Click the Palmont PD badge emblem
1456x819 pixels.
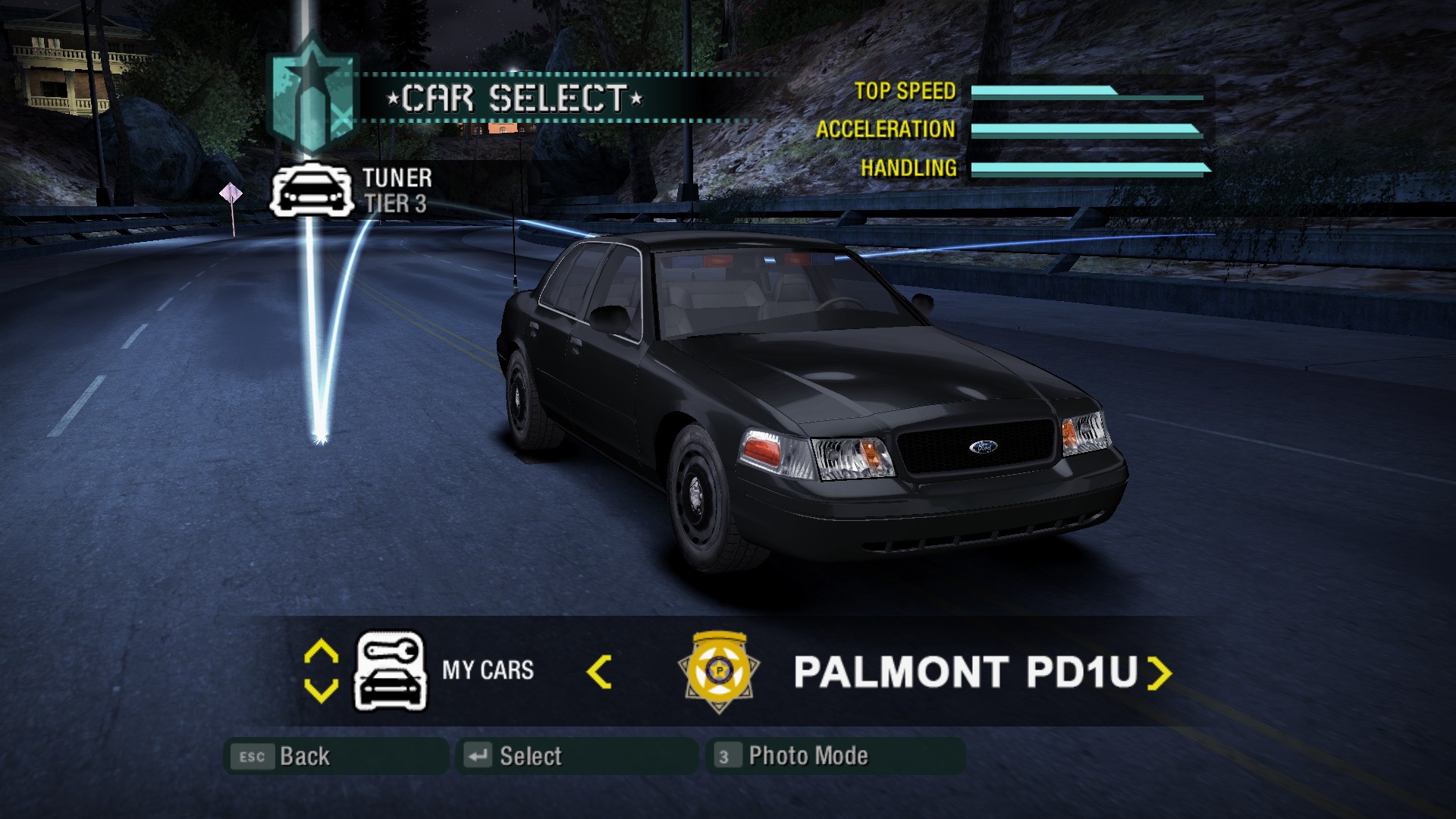[x=719, y=671]
